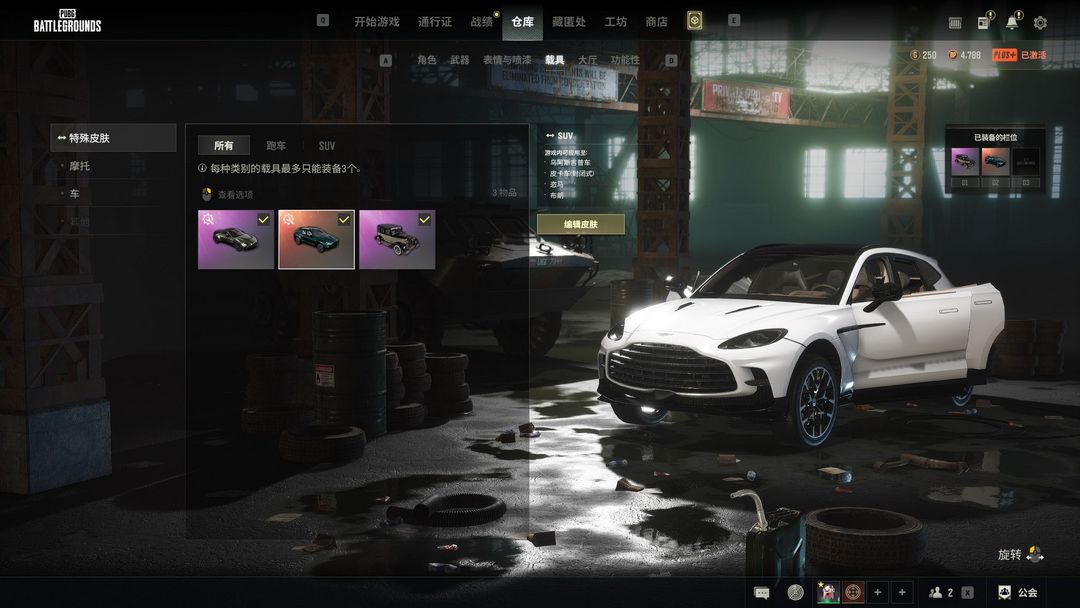Switch to the 表情与喷漆 subcategory
This screenshot has height=608, width=1080.
(507, 60)
